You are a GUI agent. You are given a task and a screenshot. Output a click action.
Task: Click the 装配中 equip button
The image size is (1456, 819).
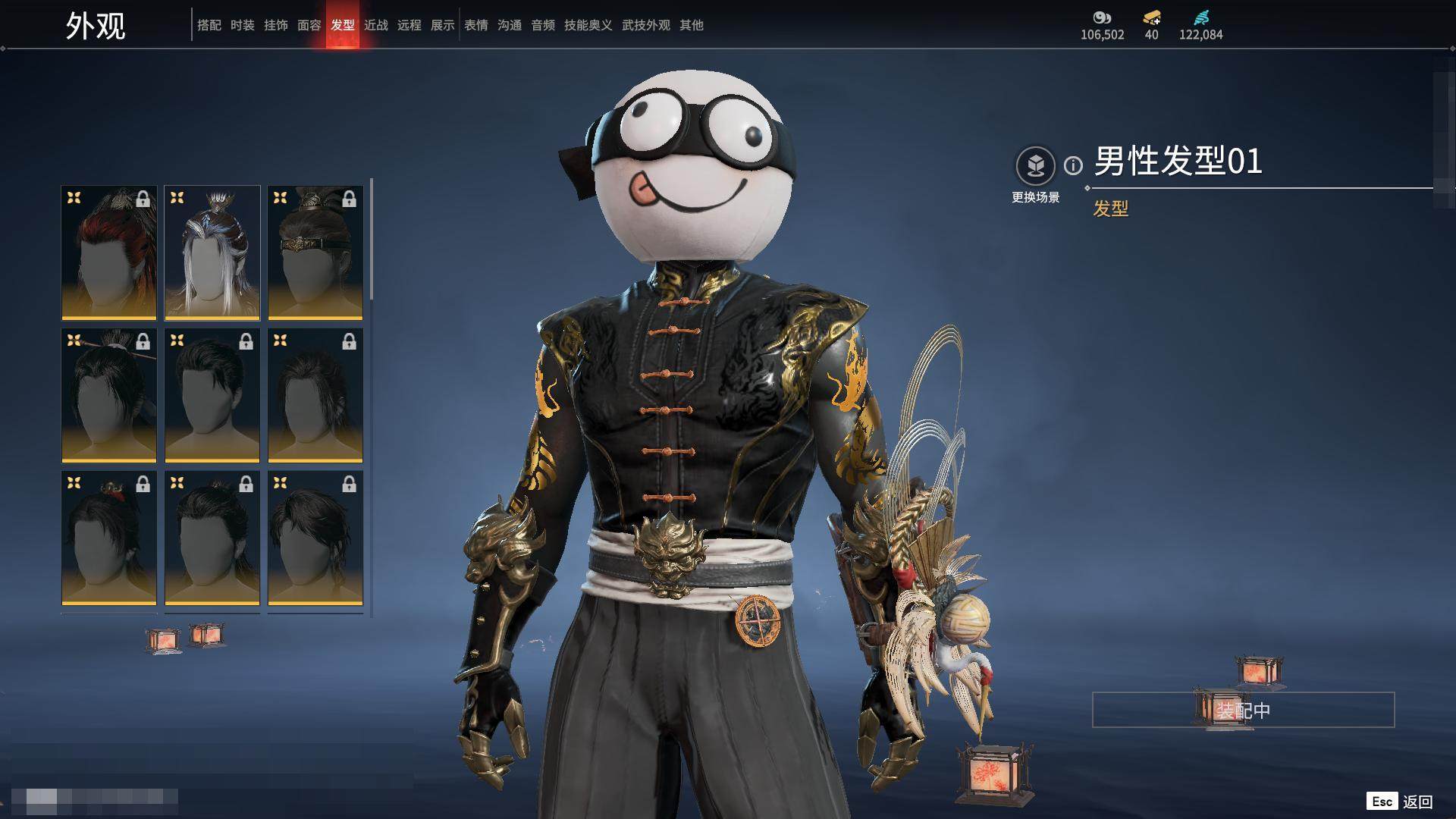click(x=1243, y=710)
